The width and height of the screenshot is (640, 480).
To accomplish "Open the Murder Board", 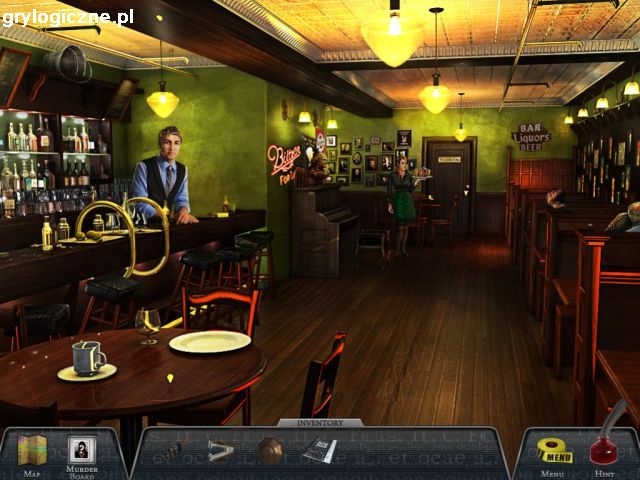I will [82, 451].
